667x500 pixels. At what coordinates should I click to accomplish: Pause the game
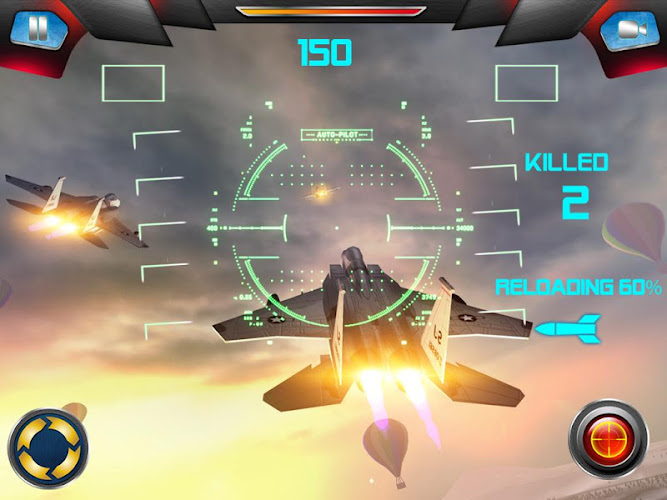coord(37,29)
